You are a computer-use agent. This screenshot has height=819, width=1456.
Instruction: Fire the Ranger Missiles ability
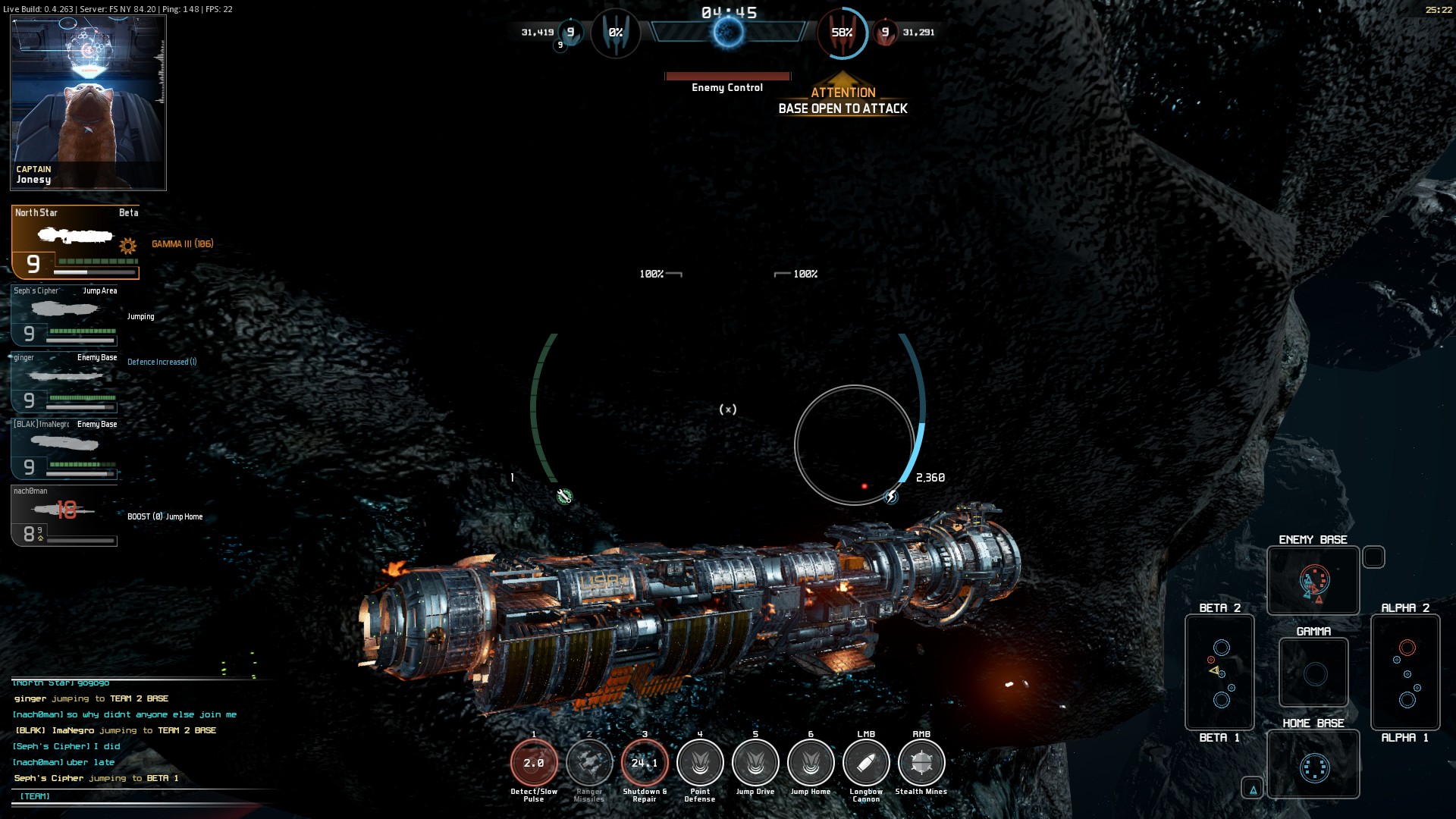[589, 763]
